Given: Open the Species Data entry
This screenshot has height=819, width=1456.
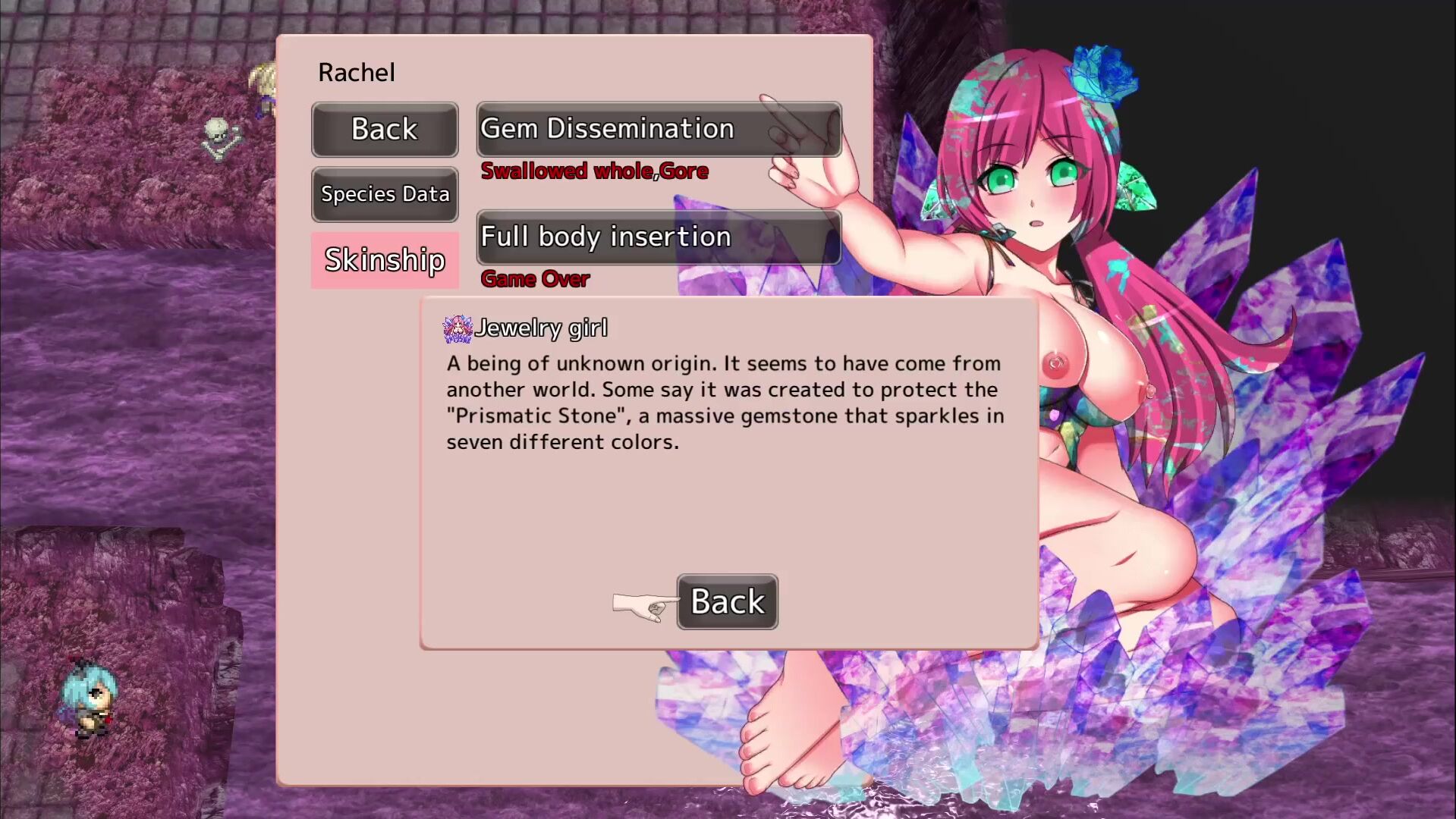Looking at the screenshot, I should click(385, 194).
